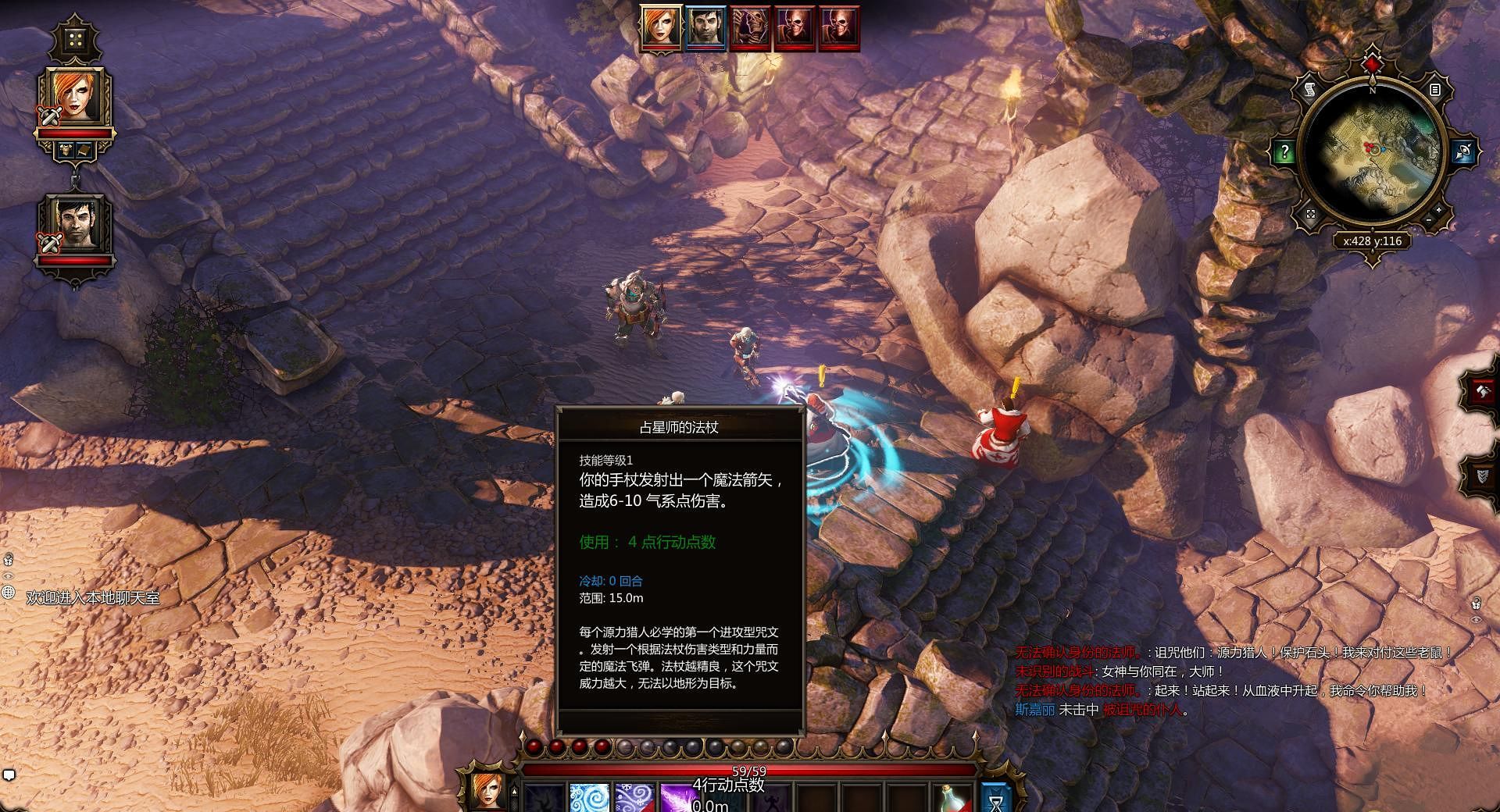Use the potion bottle in the hotbar

pos(952,798)
